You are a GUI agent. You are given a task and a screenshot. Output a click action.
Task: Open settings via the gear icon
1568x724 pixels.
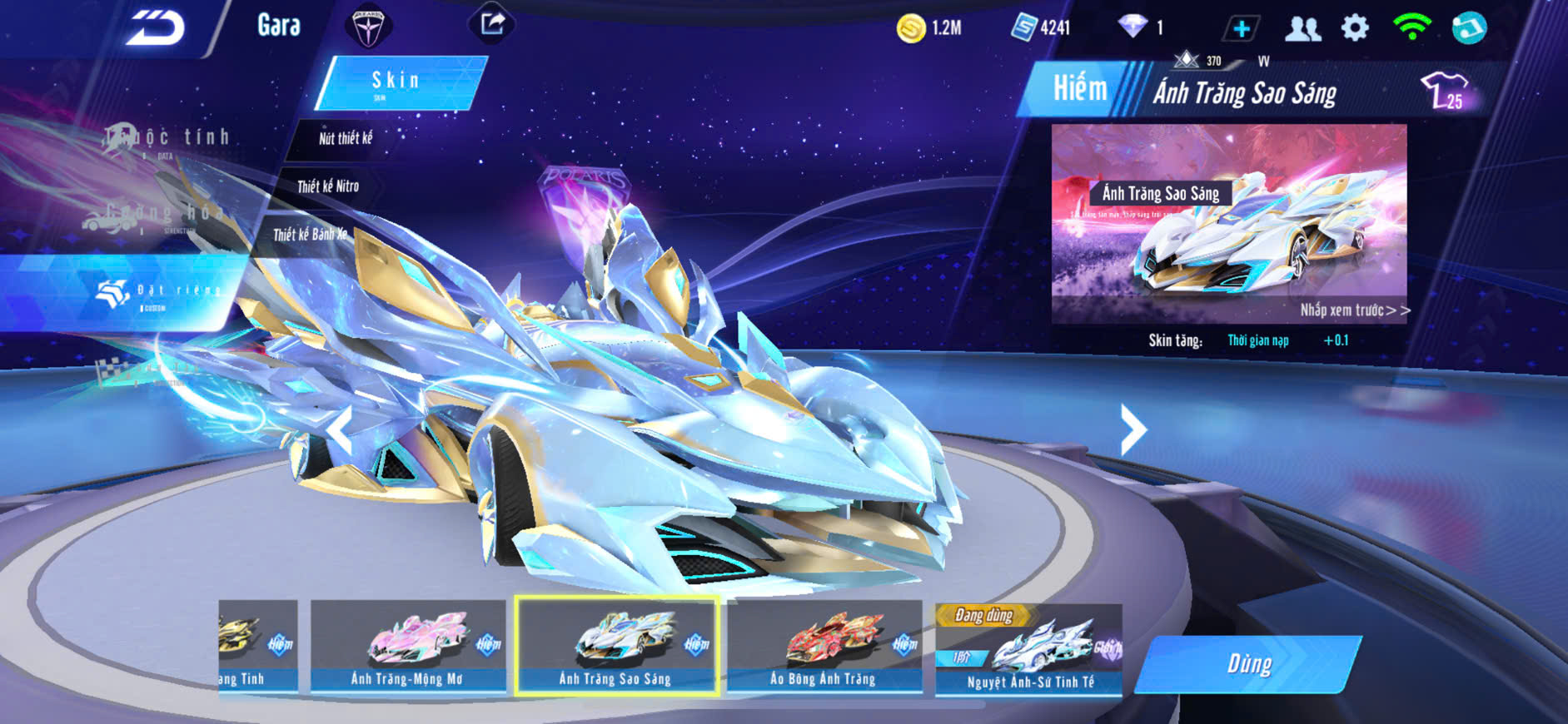pyautogui.click(x=1355, y=28)
